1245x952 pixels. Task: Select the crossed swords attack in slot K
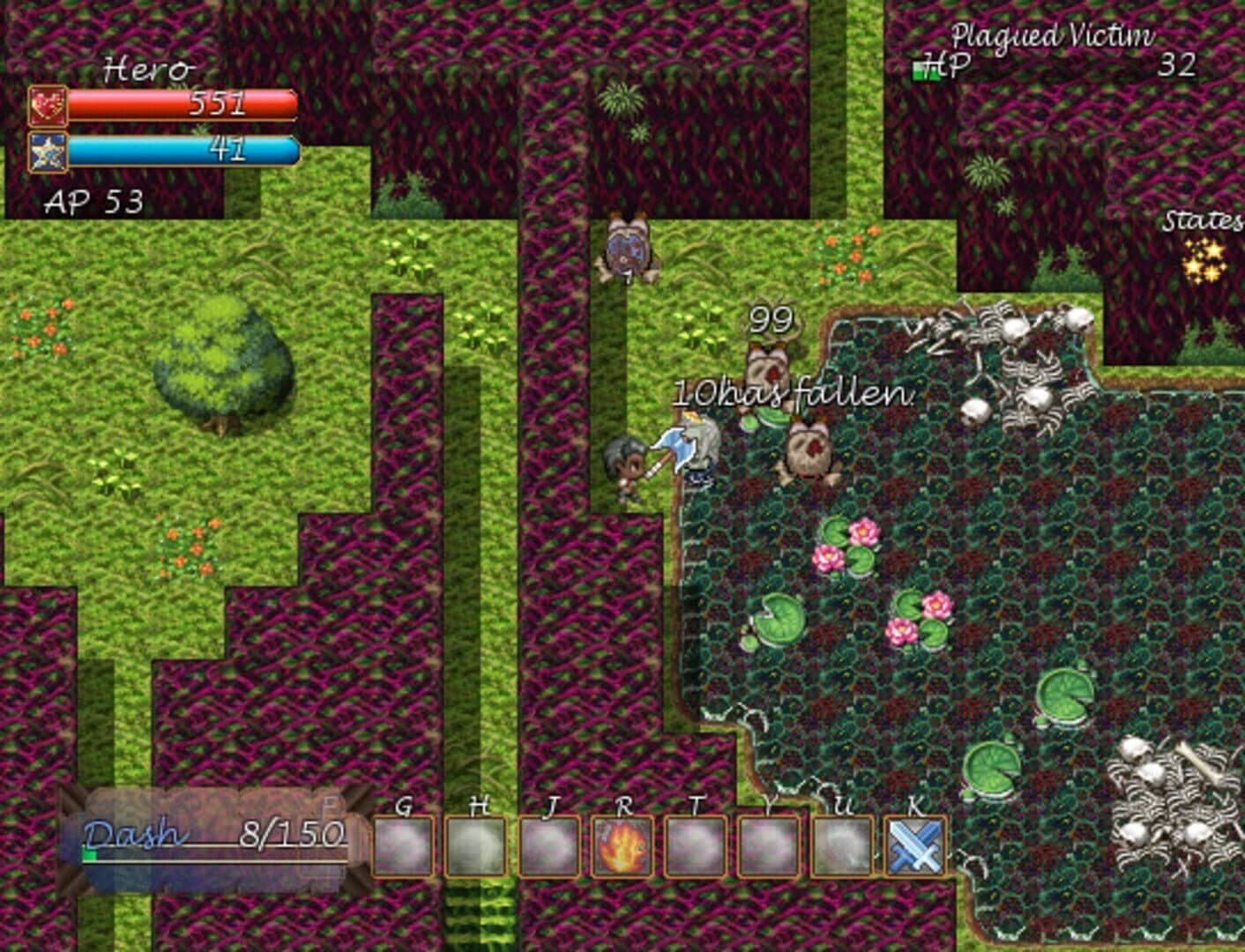point(913,844)
